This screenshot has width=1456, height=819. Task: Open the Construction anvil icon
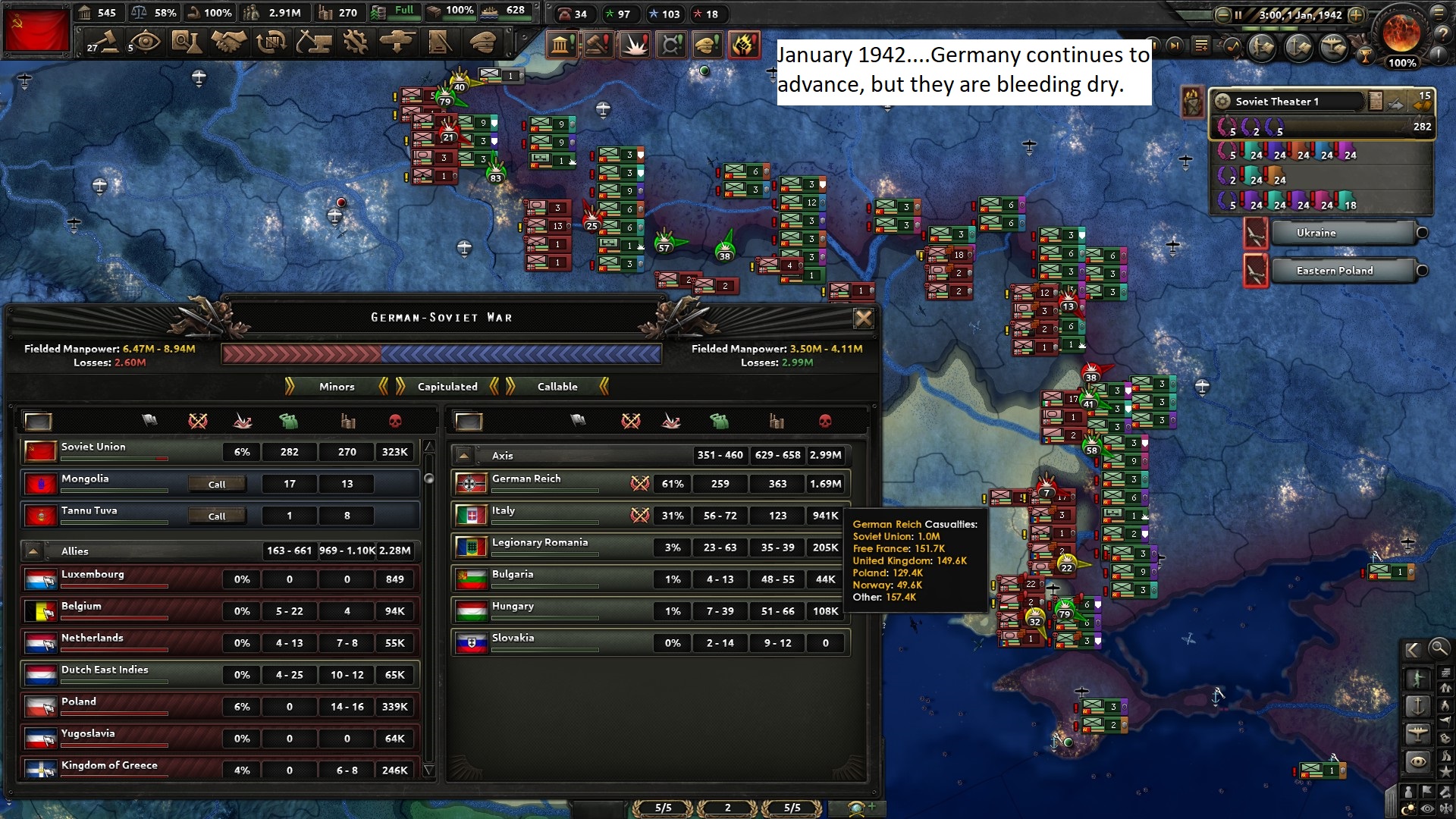click(x=315, y=43)
